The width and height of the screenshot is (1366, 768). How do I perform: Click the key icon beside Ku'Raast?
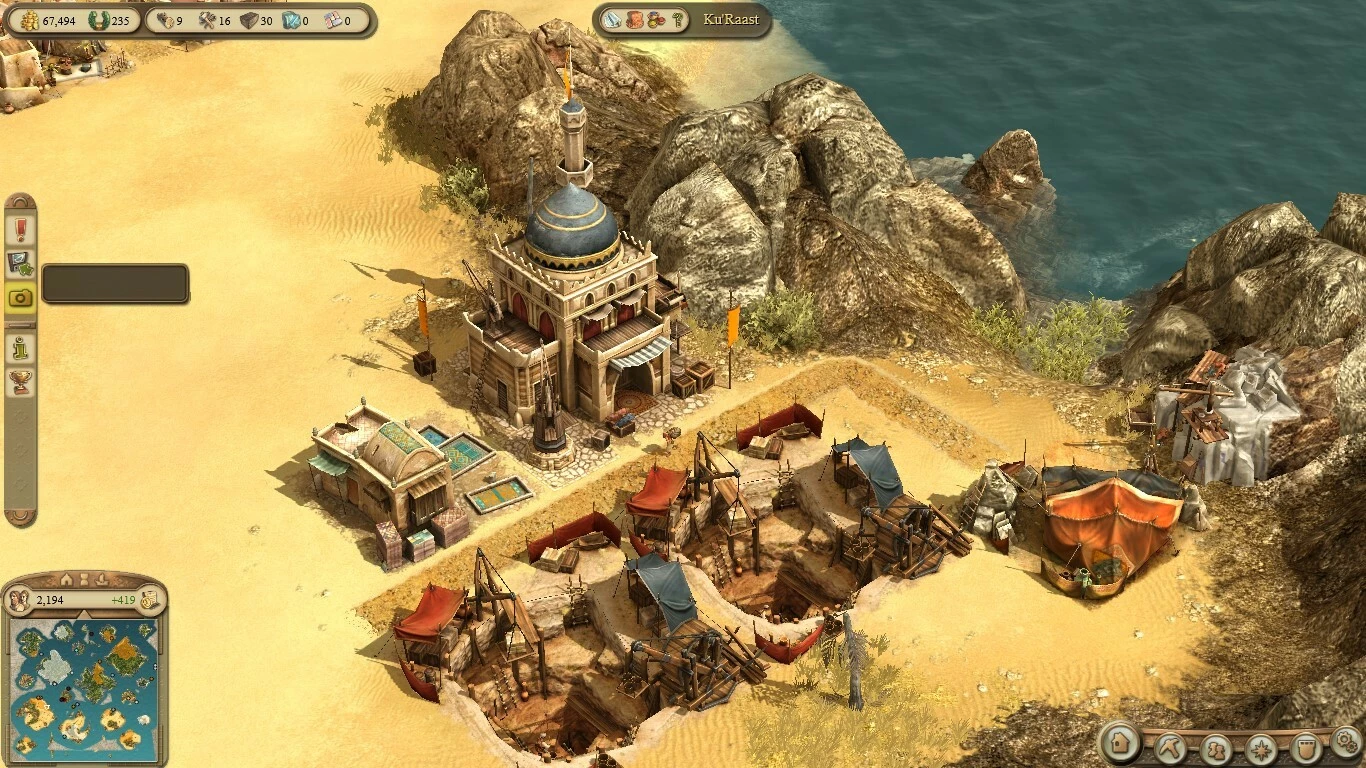pos(677,19)
